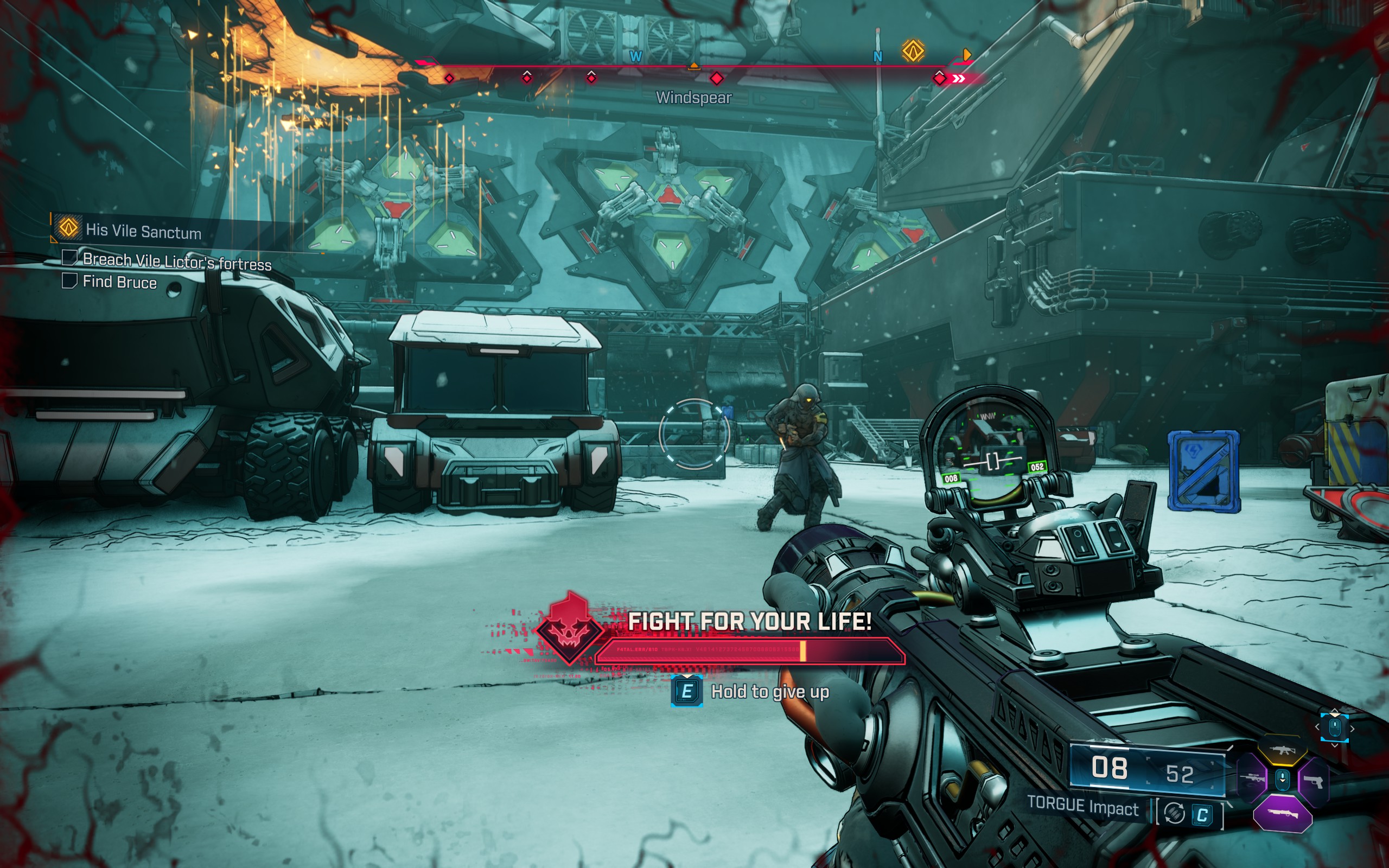Tick the Breach Vile Lictor's fortress objective
Image resolution: width=1389 pixels, height=868 pixels.
point(69,257)
